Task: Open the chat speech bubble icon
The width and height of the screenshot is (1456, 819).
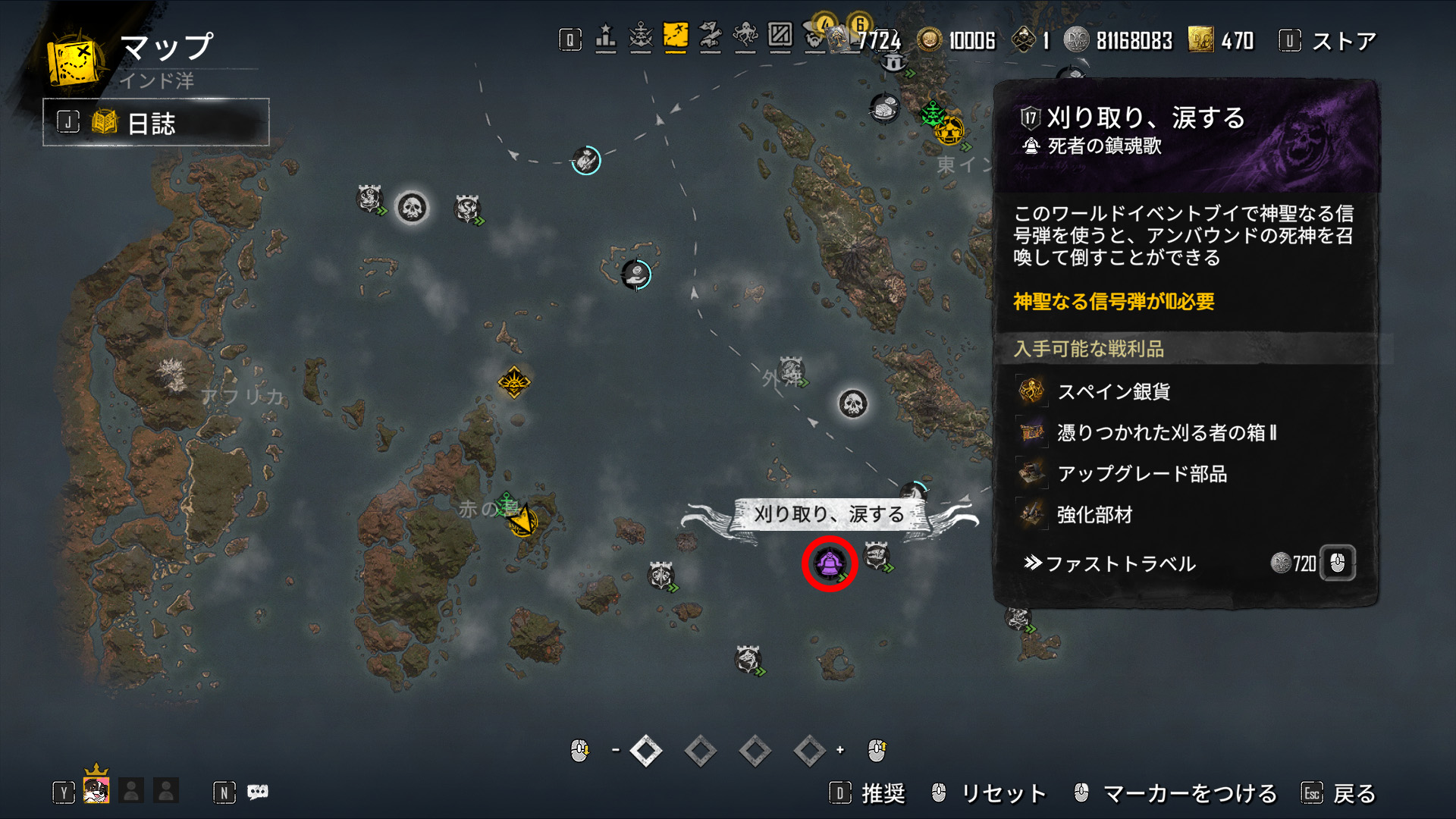Action: [x=258, y=792]
